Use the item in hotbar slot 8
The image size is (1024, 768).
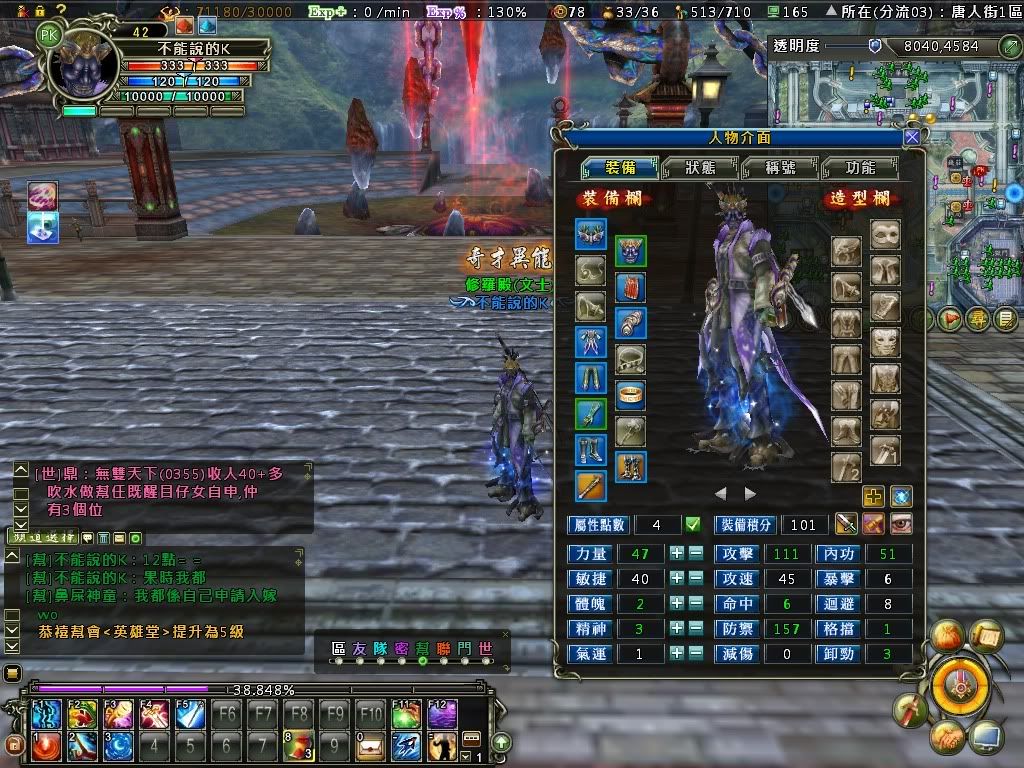[x=298, y=745]
